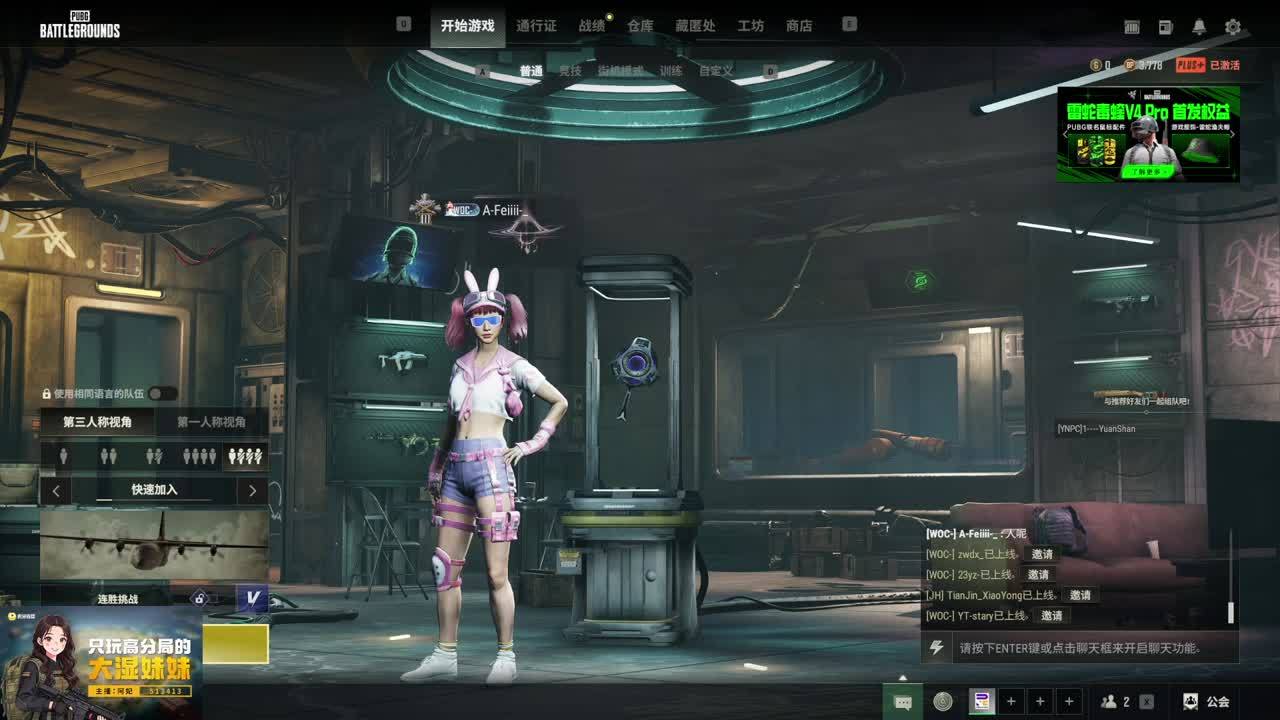Open the Razer V4 Pro promo banner

1148,134
